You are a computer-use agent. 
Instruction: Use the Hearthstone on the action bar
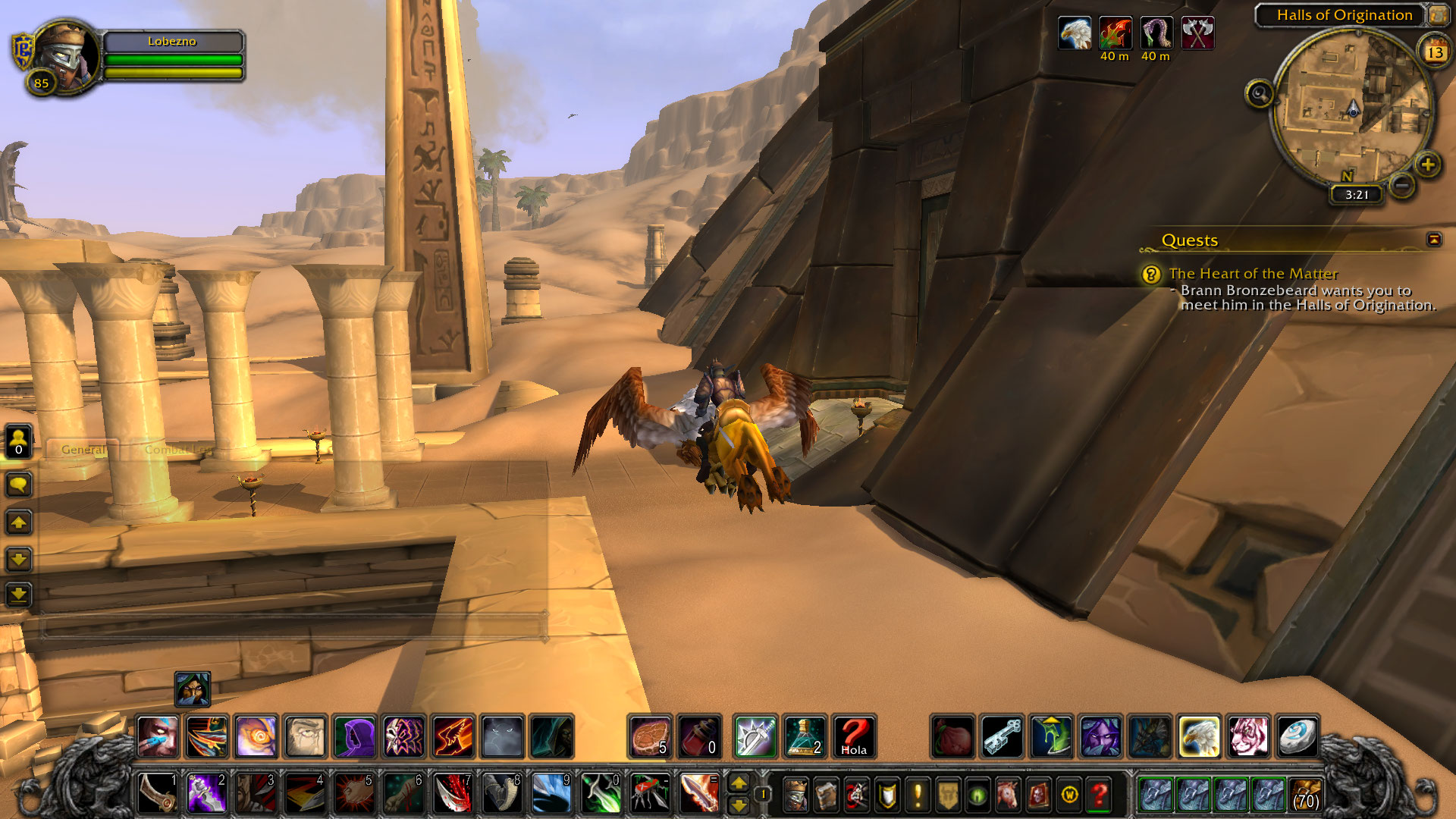coord(1297,736)
